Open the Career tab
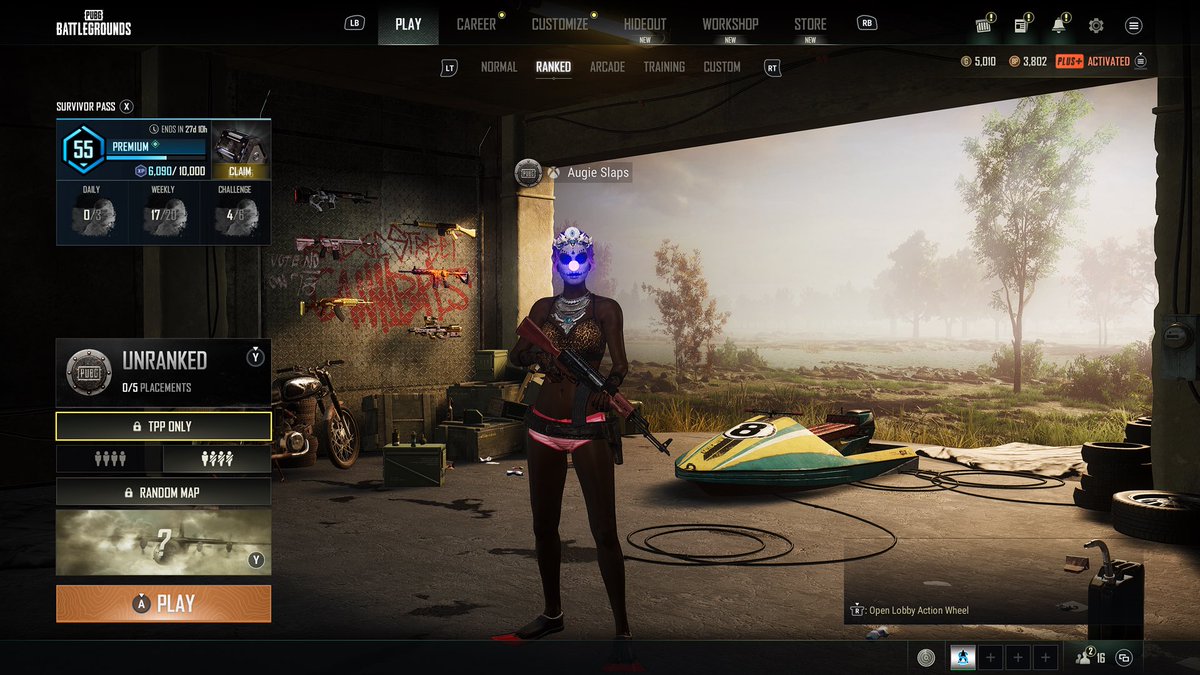Screen dimensions: 1200x675 click(476, 24)
